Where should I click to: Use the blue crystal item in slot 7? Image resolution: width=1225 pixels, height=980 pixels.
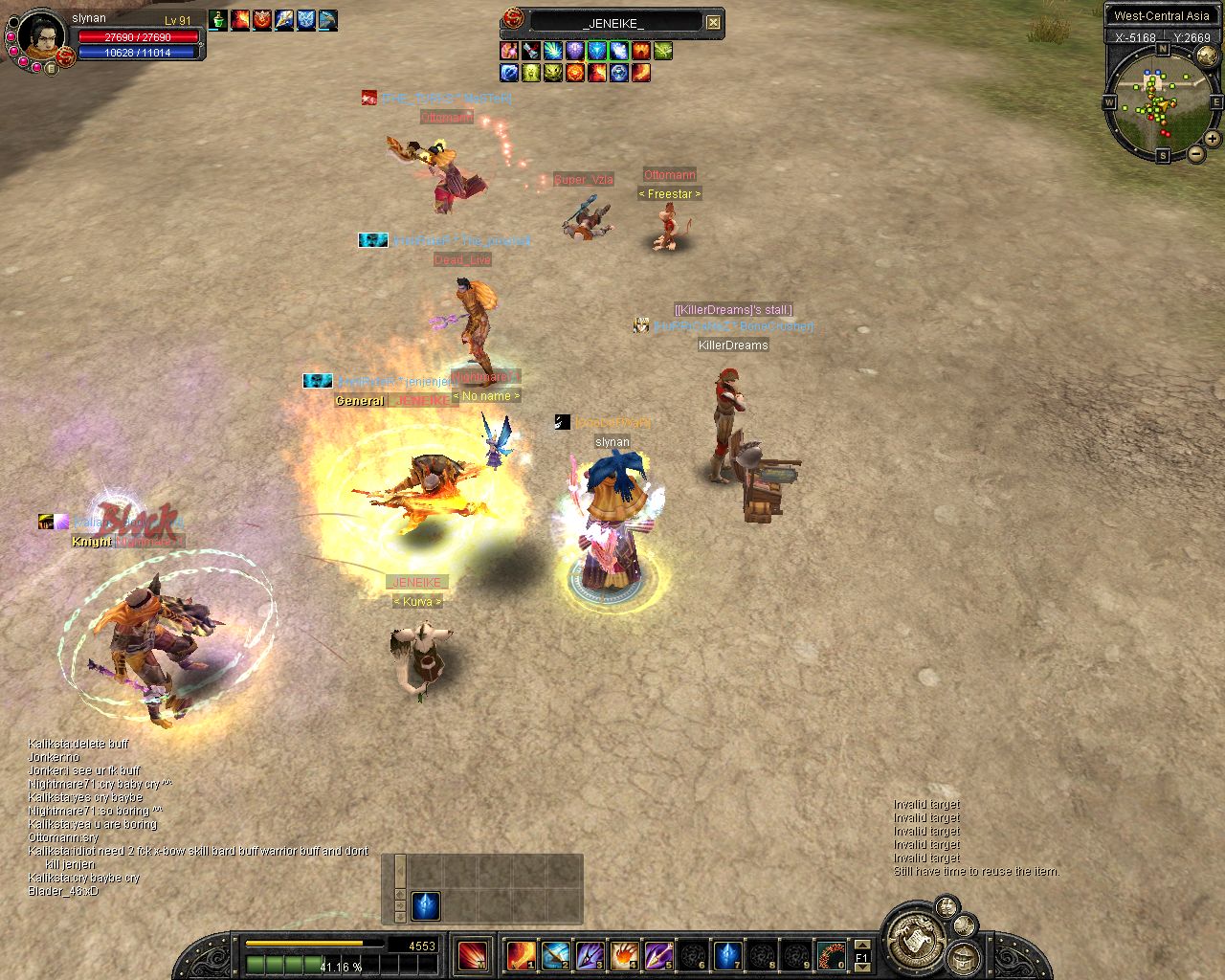pos(727,955)
